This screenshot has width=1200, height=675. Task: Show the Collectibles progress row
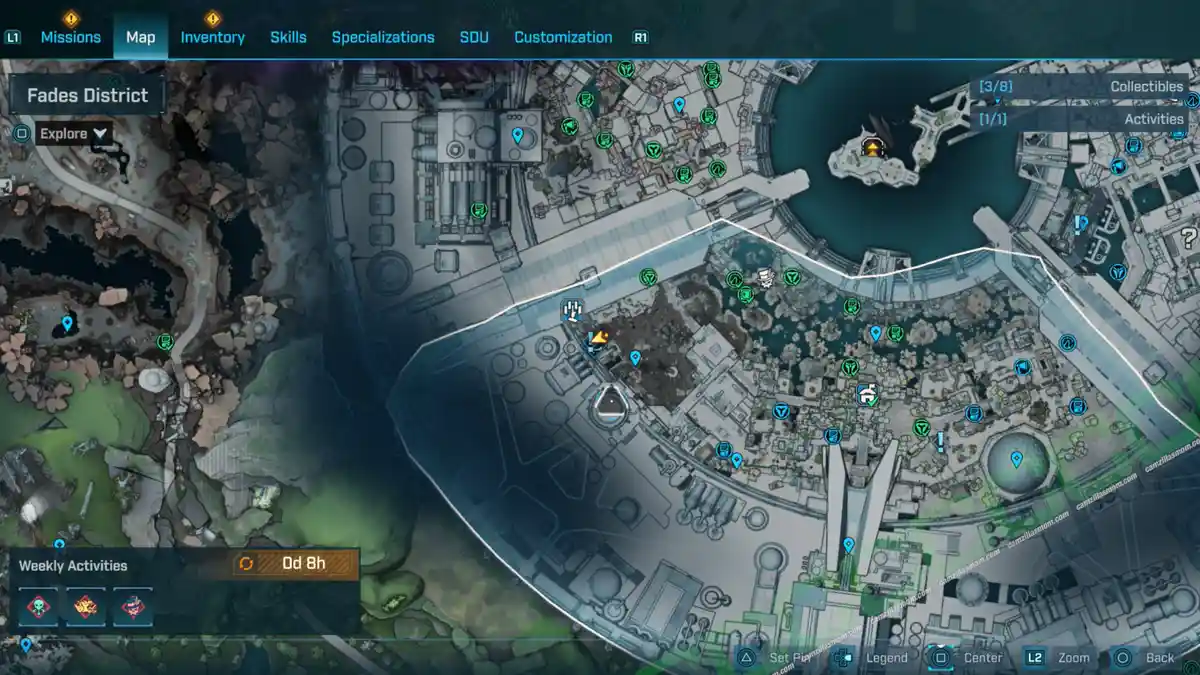click(1082, 87)
